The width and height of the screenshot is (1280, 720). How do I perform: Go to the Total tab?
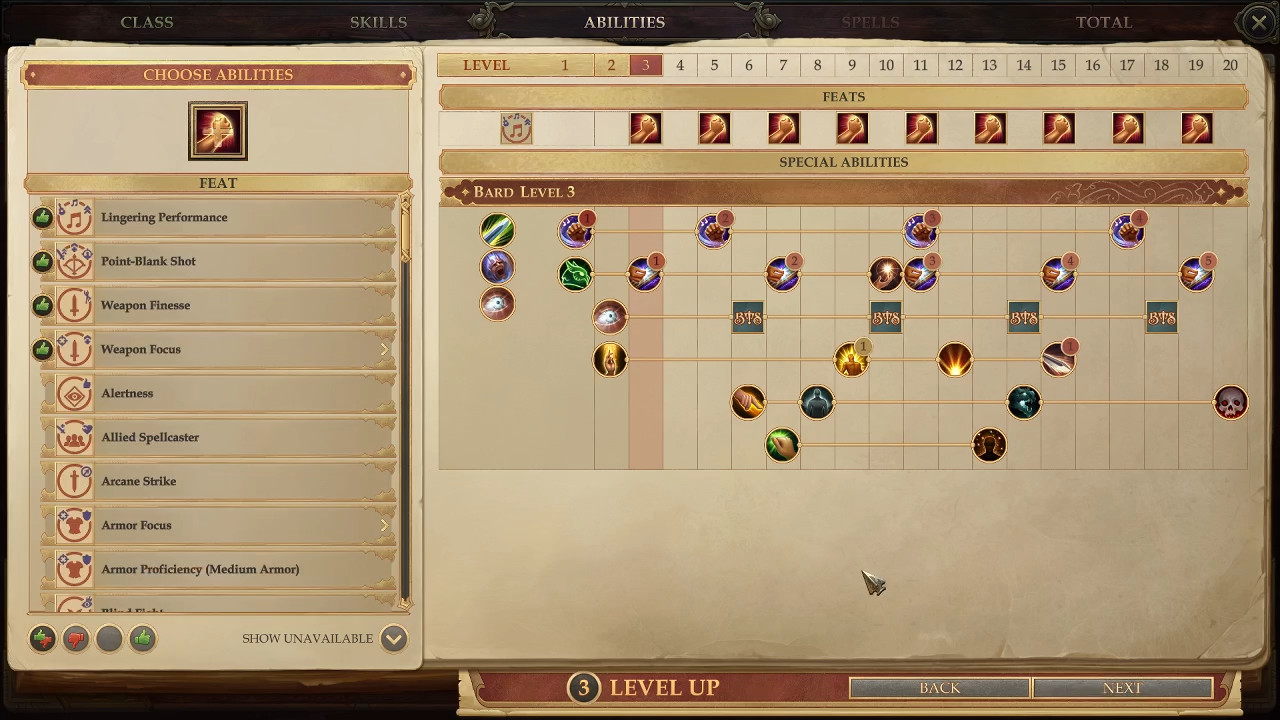click(1103, 22)
